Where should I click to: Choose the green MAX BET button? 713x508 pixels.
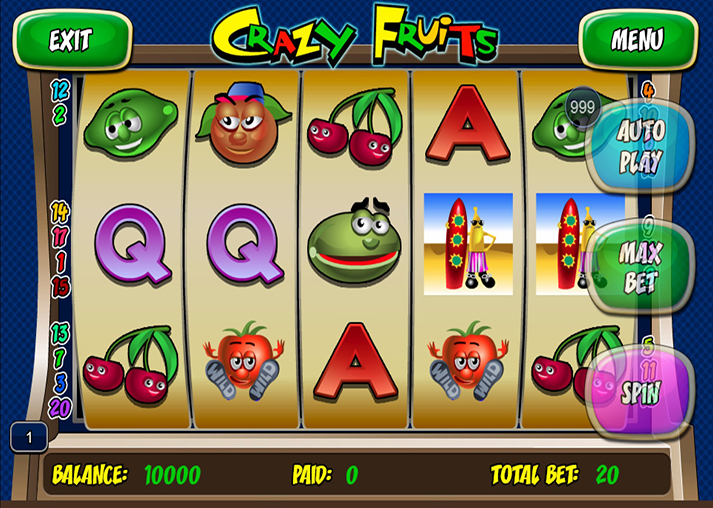(640, 266)
